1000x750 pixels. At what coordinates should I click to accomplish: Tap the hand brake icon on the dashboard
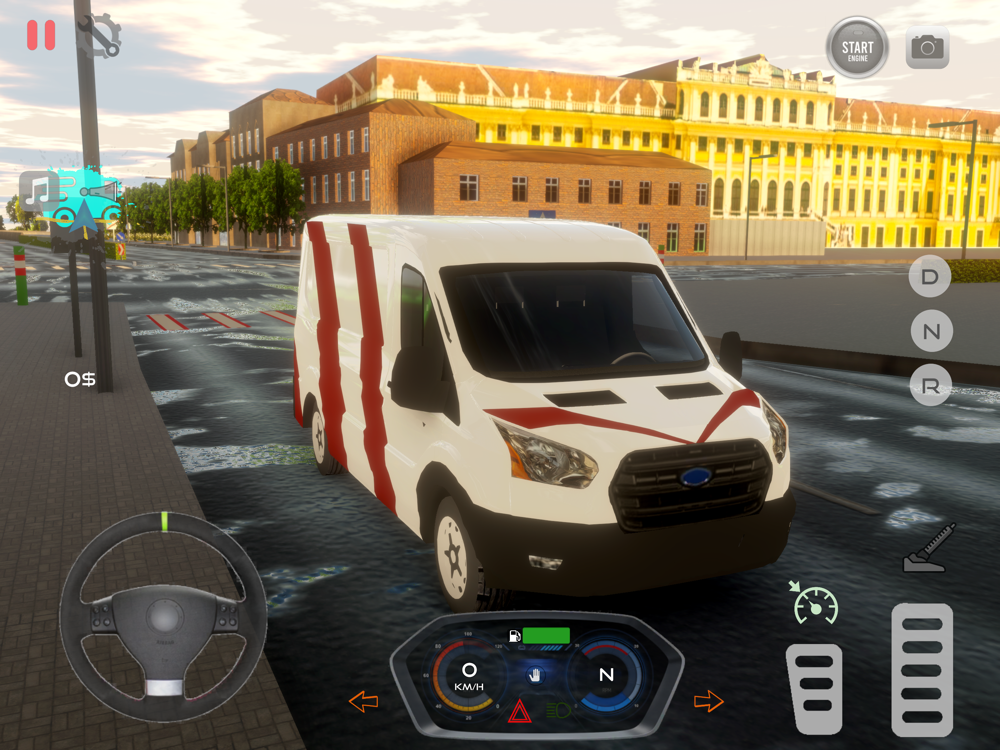click(x=537, y=676)
